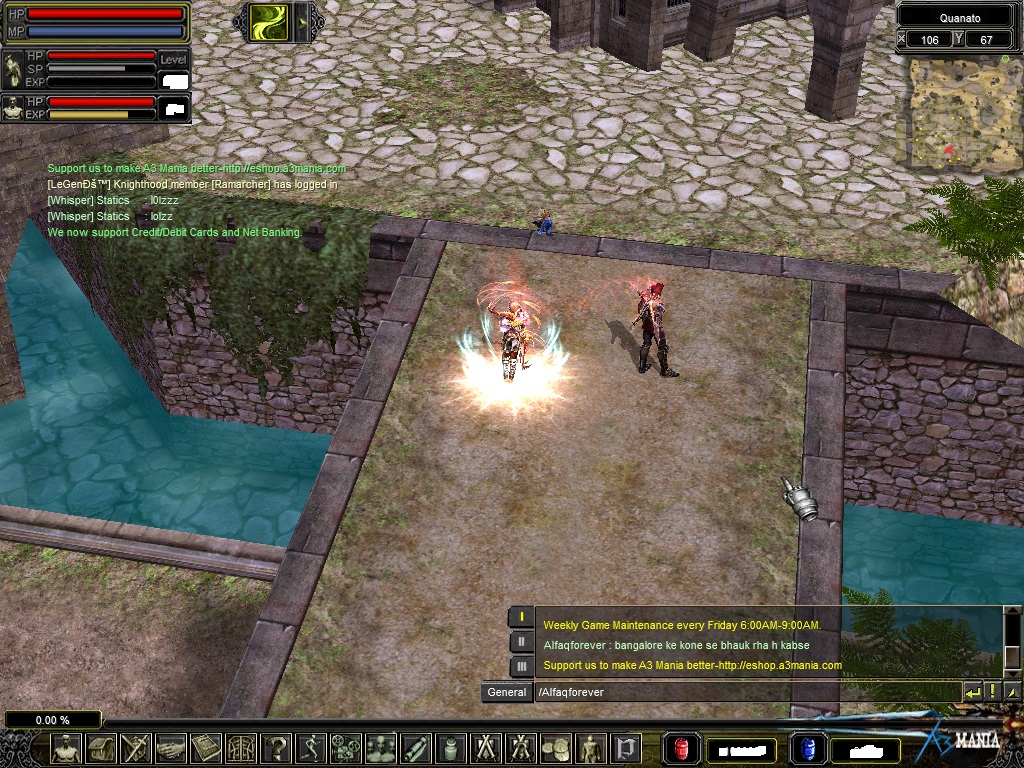Viewport: 1024px width, 768px height.
Task: Switch to chat tab II
Action: (x=521, y=641)
